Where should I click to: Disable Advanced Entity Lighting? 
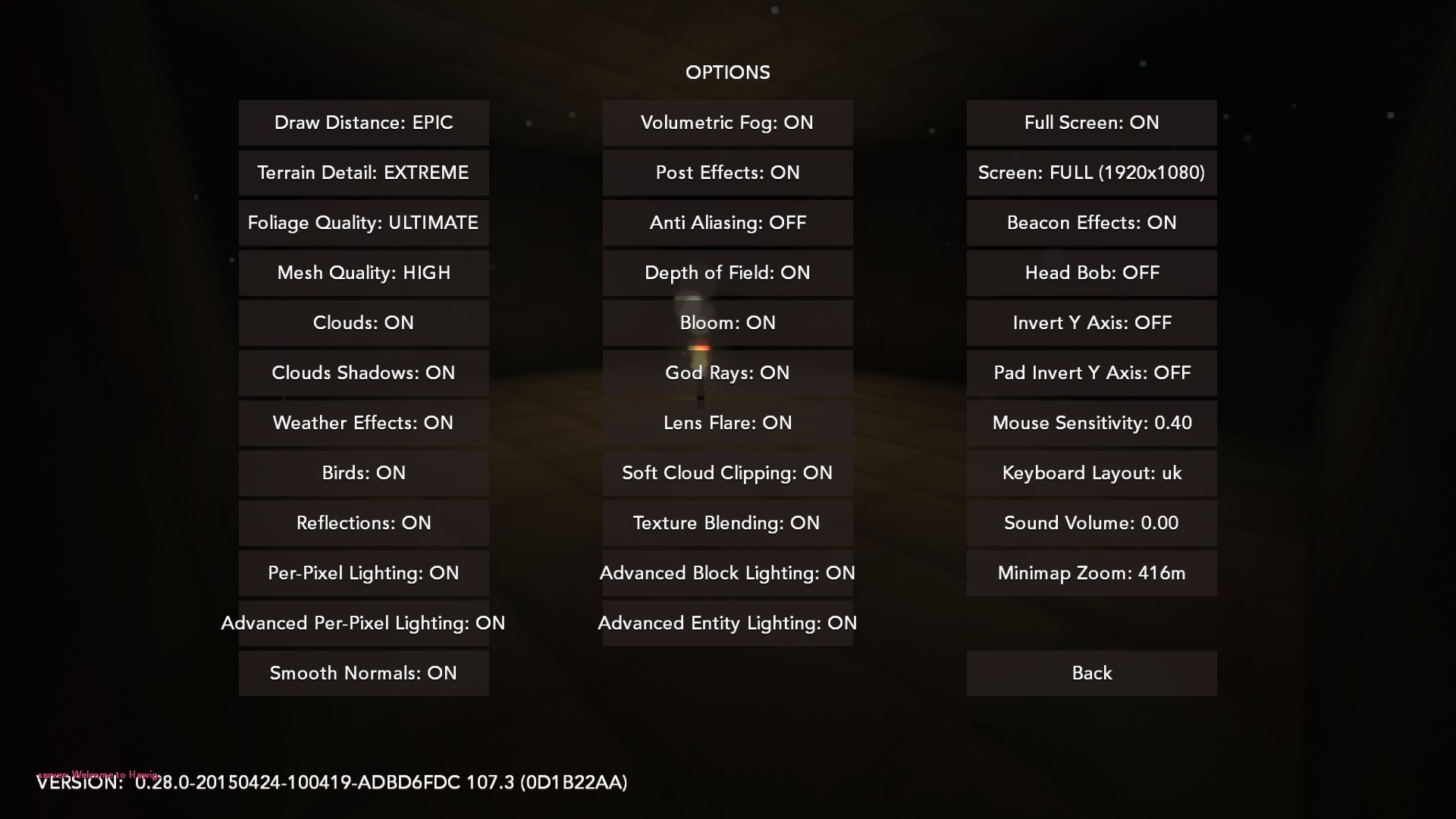tap(727, 623)
